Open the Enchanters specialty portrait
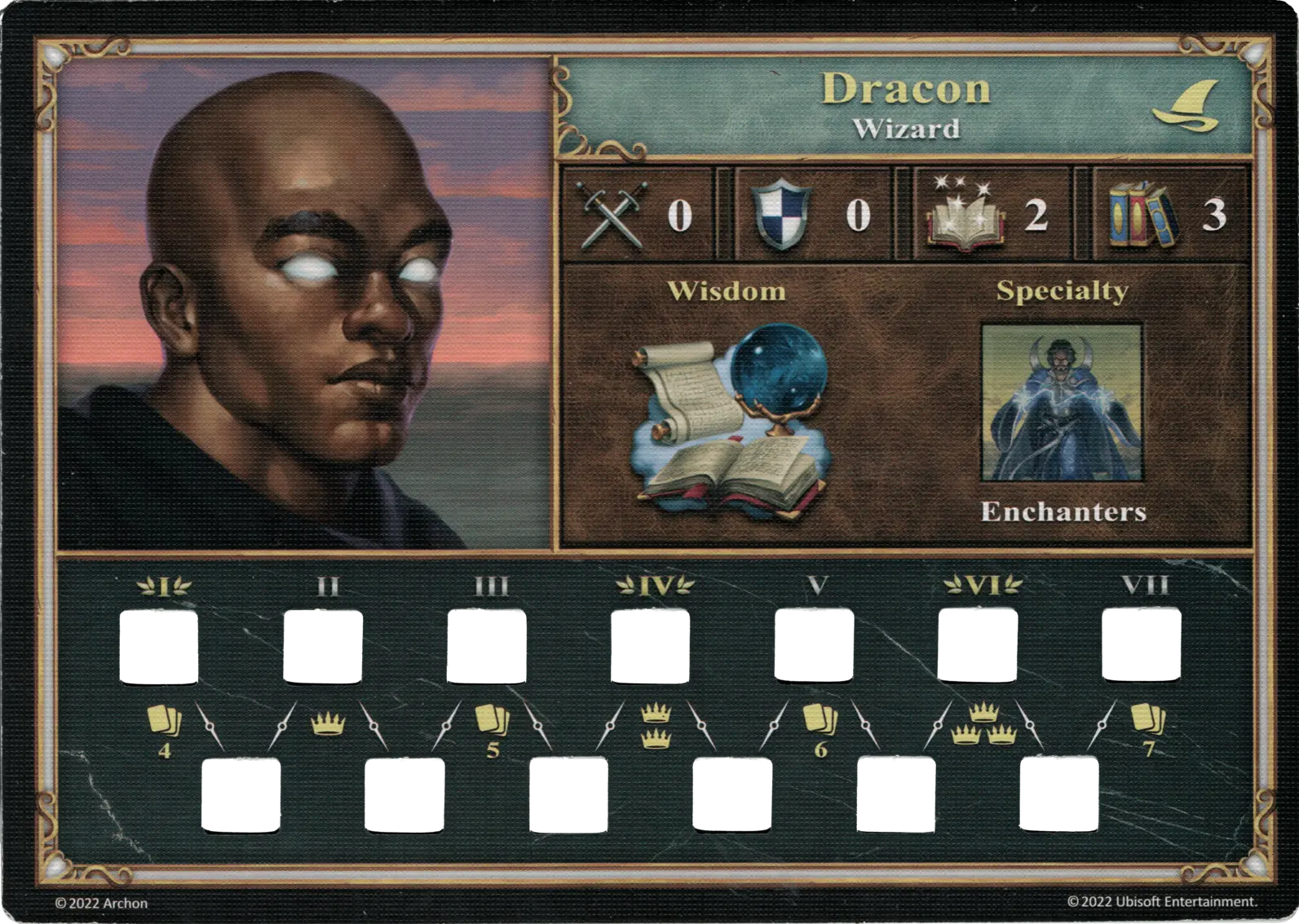Image resolution: width=1299 pixels, height=924 pixels. coord(1062,405)
